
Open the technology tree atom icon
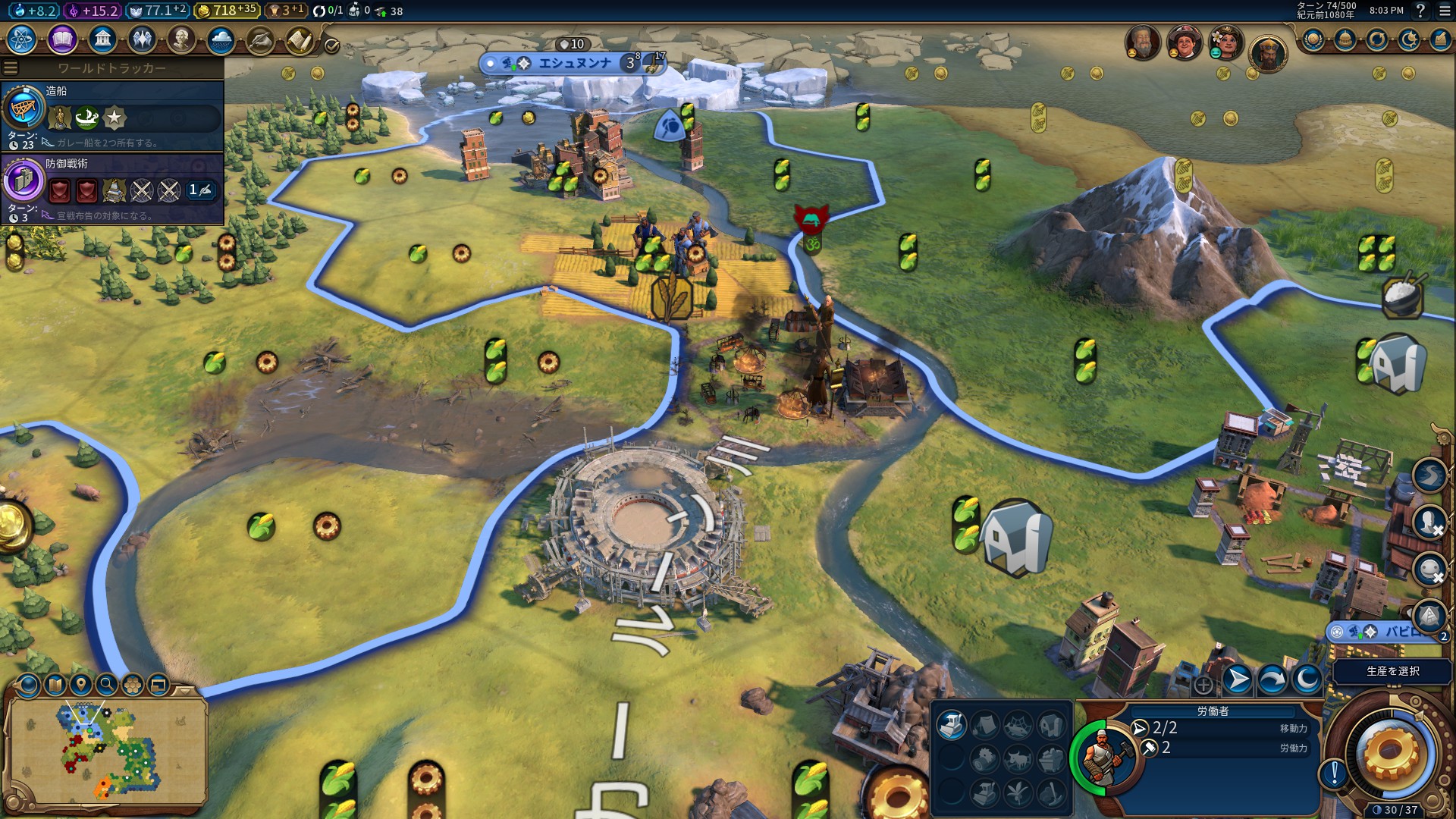point(21,39)
